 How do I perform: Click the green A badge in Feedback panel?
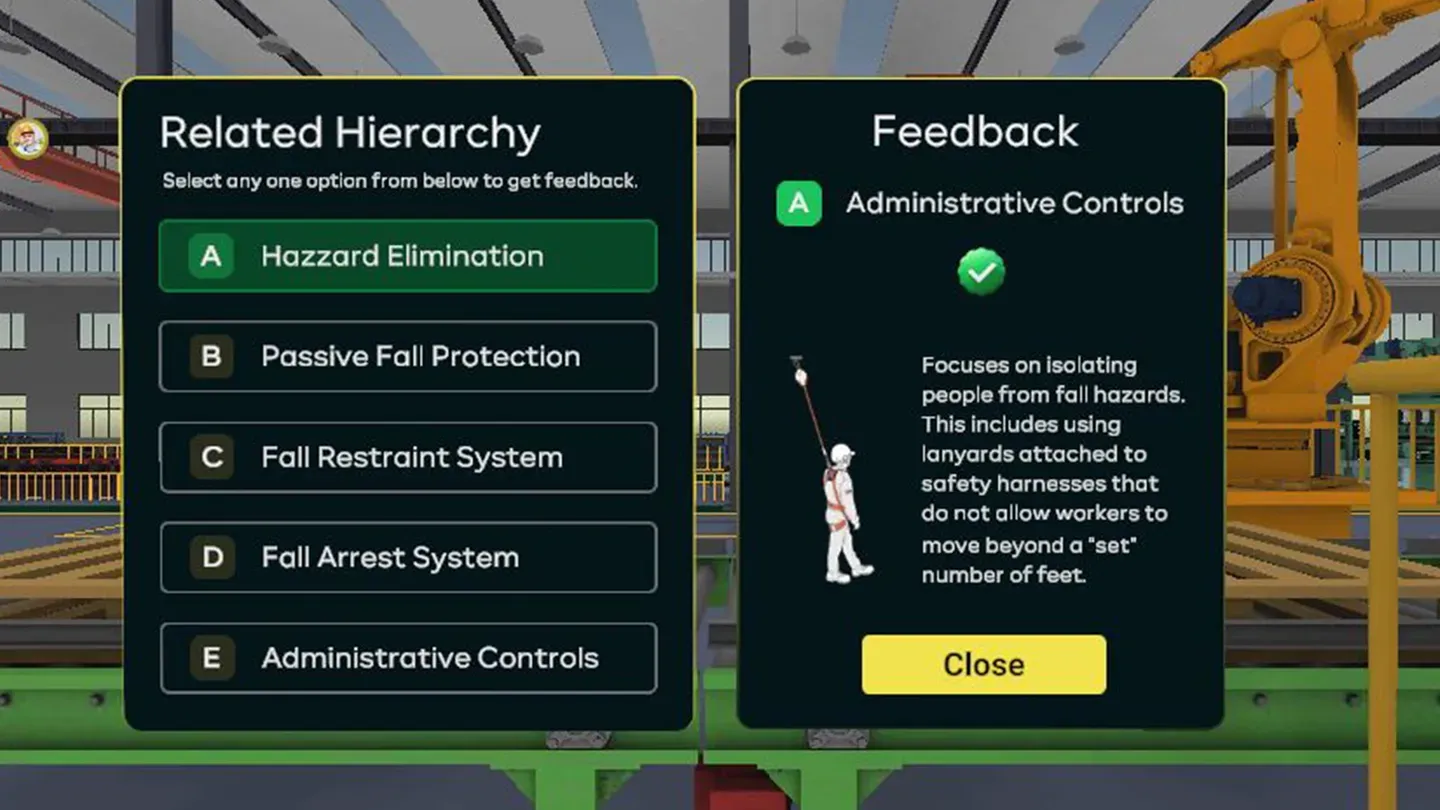point(798,203)
